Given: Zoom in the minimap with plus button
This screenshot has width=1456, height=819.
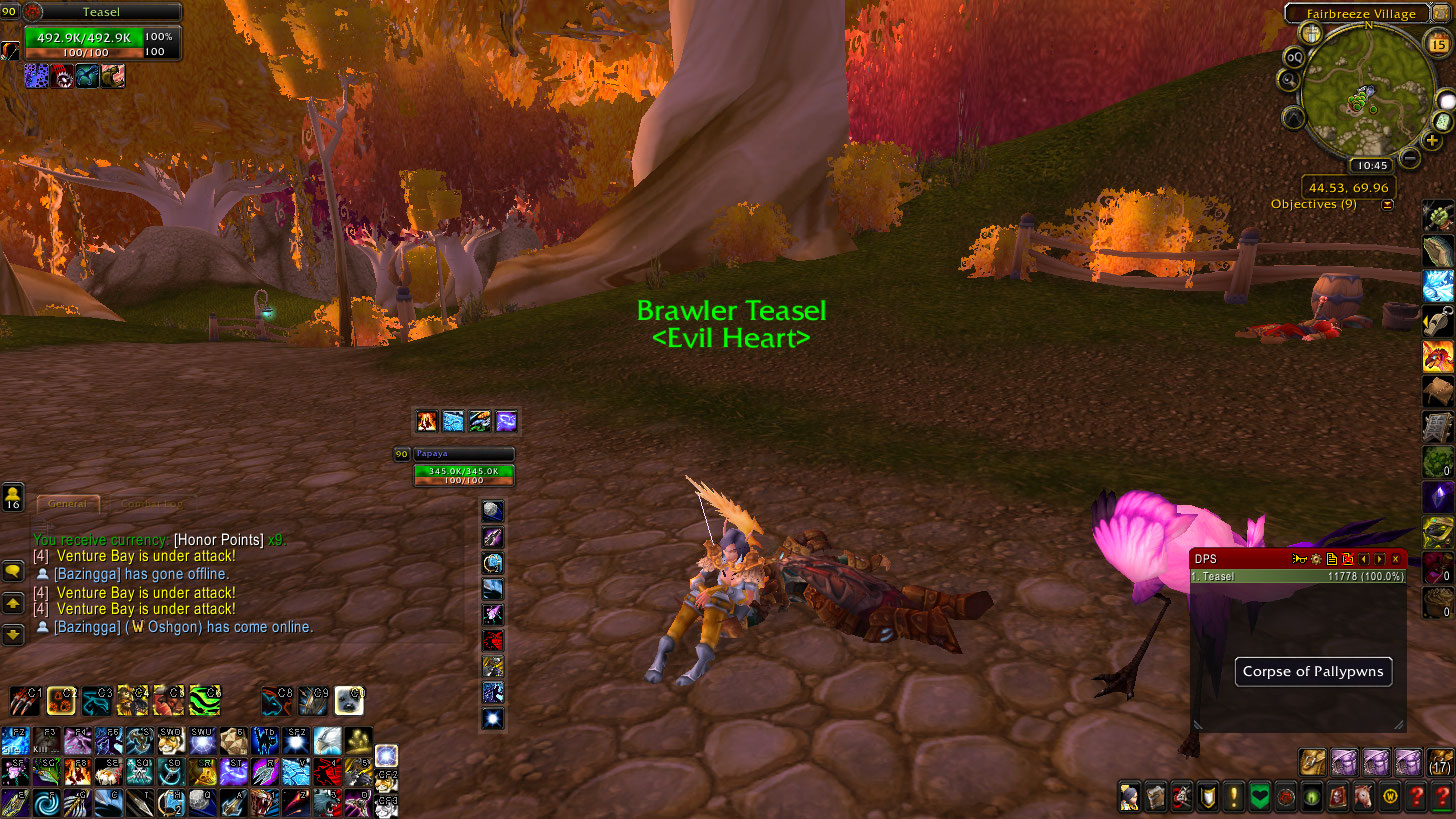Looking at the screenshot, I should (1433, 140).
